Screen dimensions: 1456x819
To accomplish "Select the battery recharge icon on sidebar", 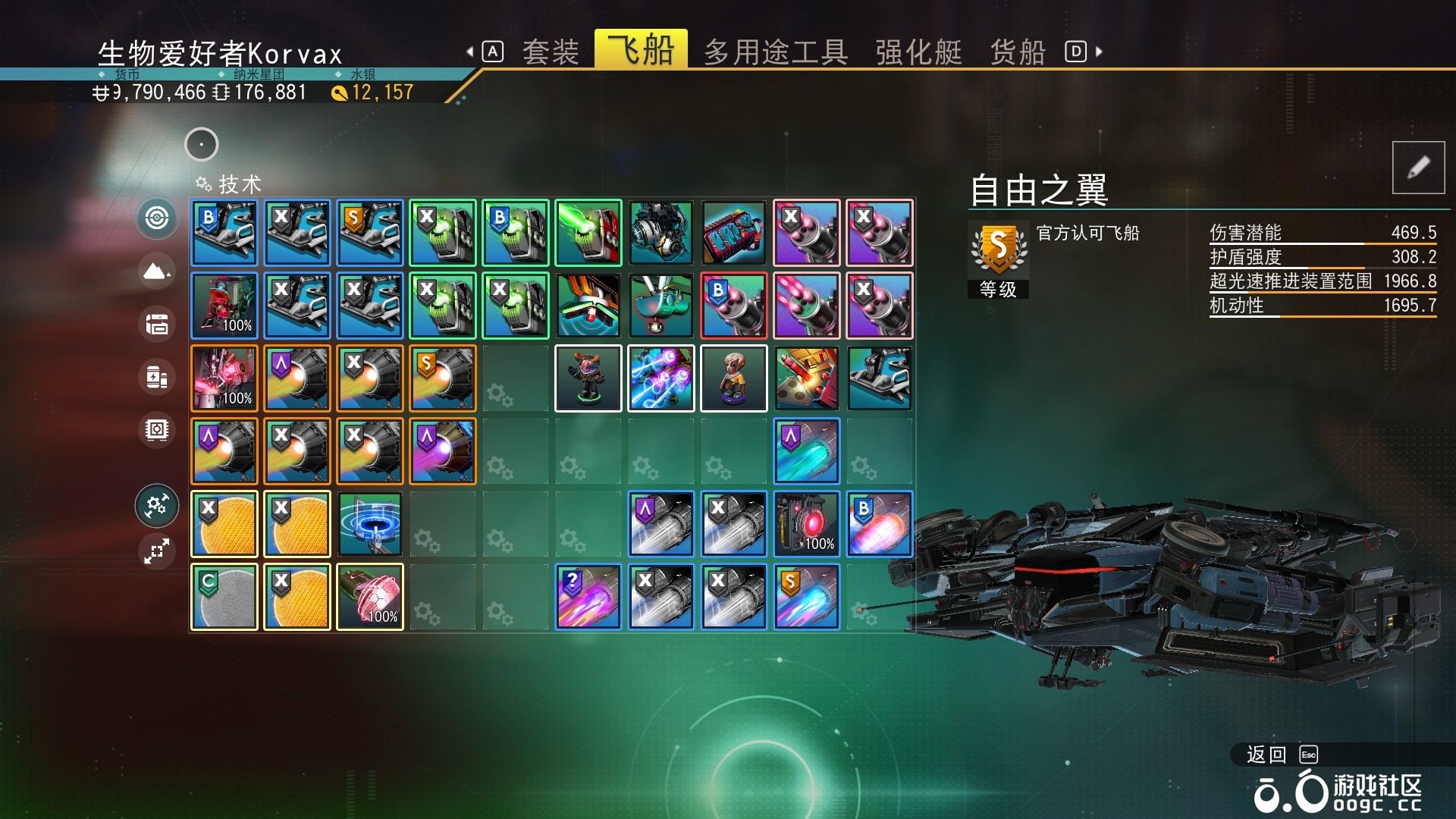I will tap(156, 378).
